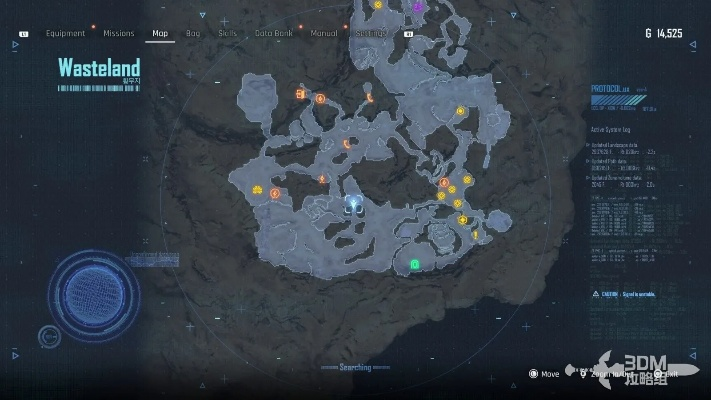Select the green marker on the map

tap(414, 264)
